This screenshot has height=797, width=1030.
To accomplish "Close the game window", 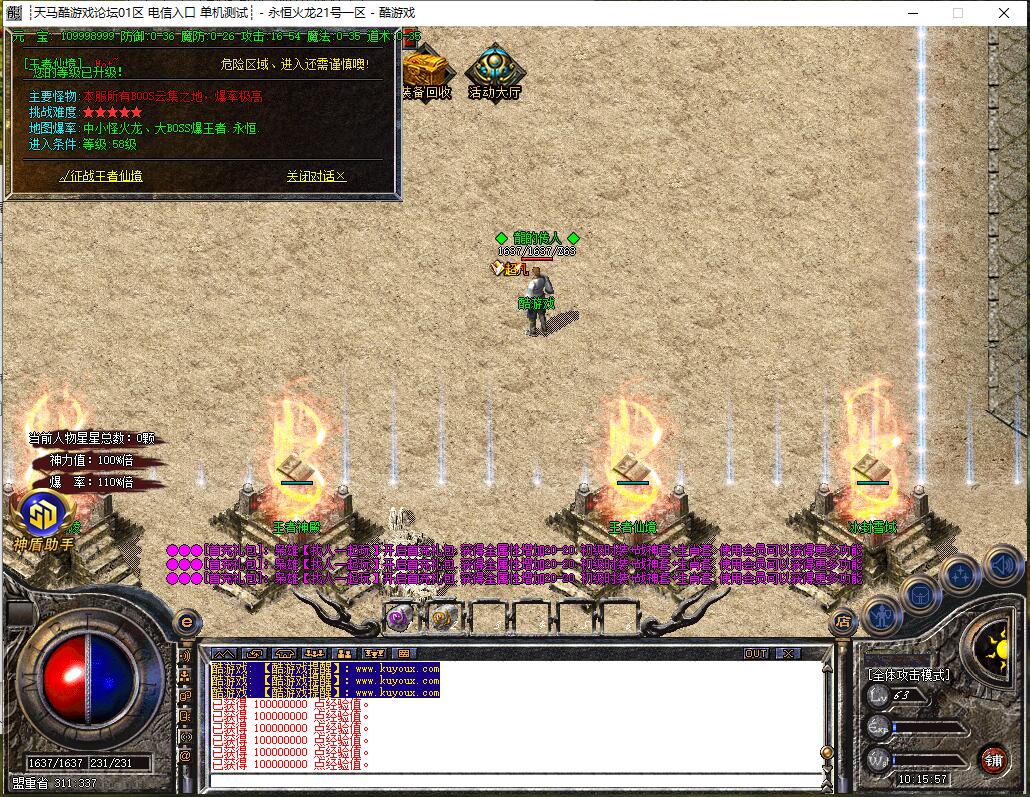I will pyautogui.click(x=1005, y=13).
